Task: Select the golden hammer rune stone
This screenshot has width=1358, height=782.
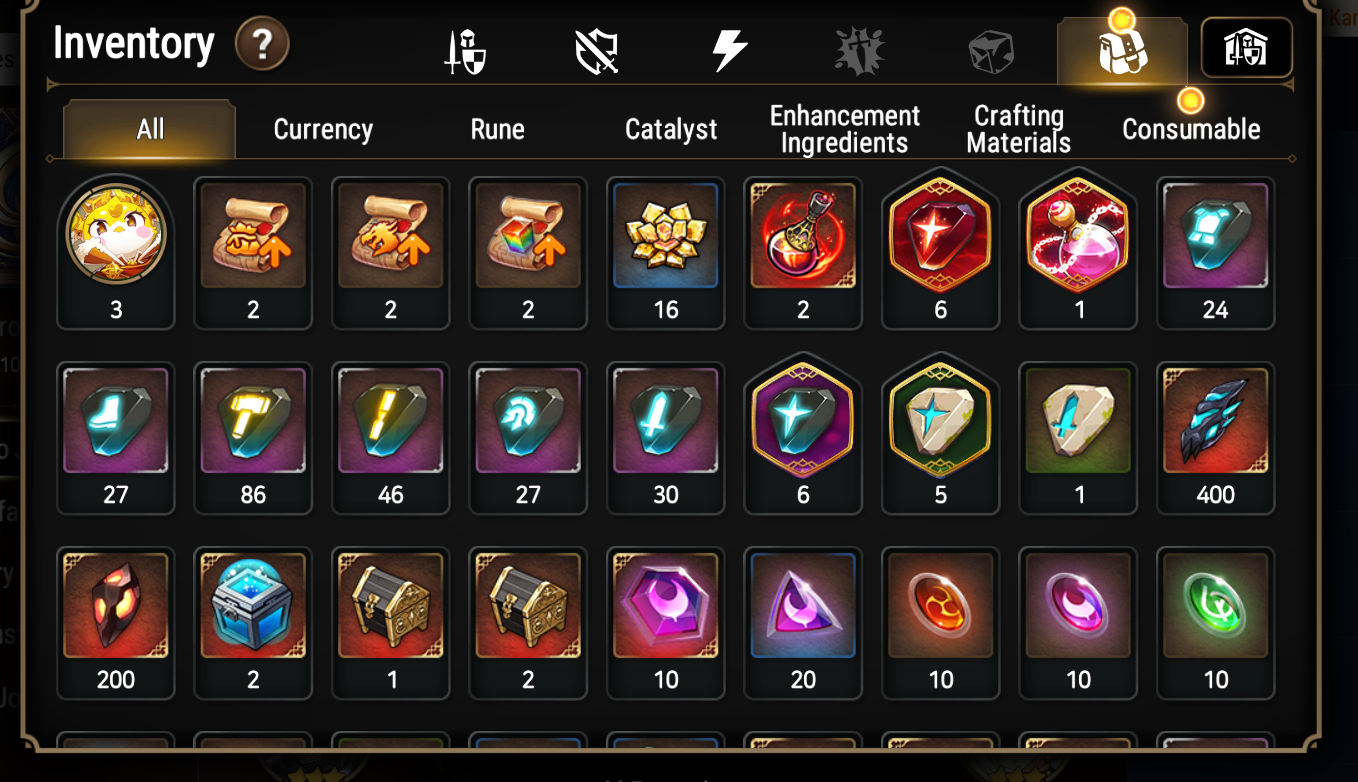Action: click(253, 420)
